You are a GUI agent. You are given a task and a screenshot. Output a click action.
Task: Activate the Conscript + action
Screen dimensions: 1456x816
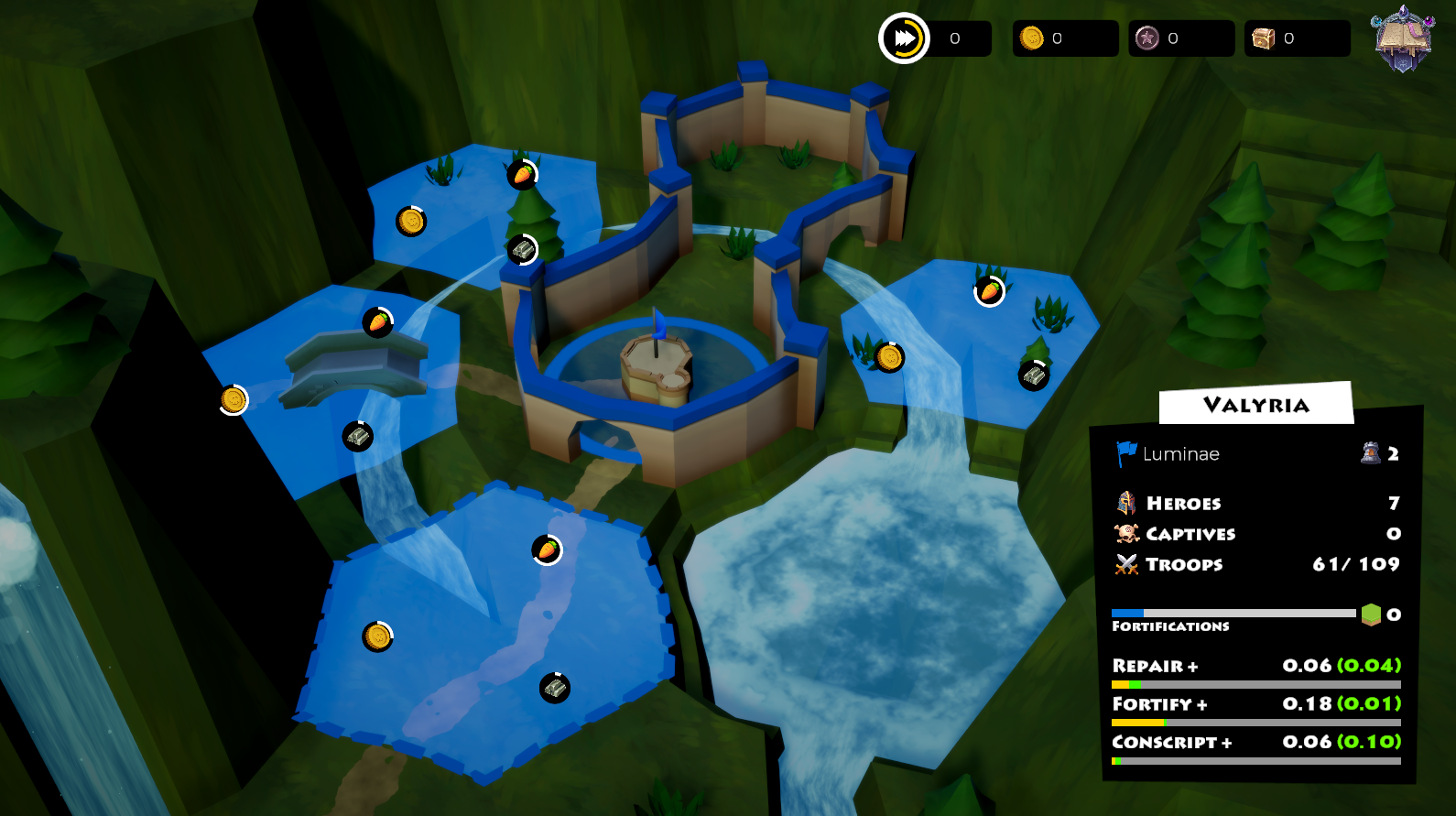point(1171,742)
